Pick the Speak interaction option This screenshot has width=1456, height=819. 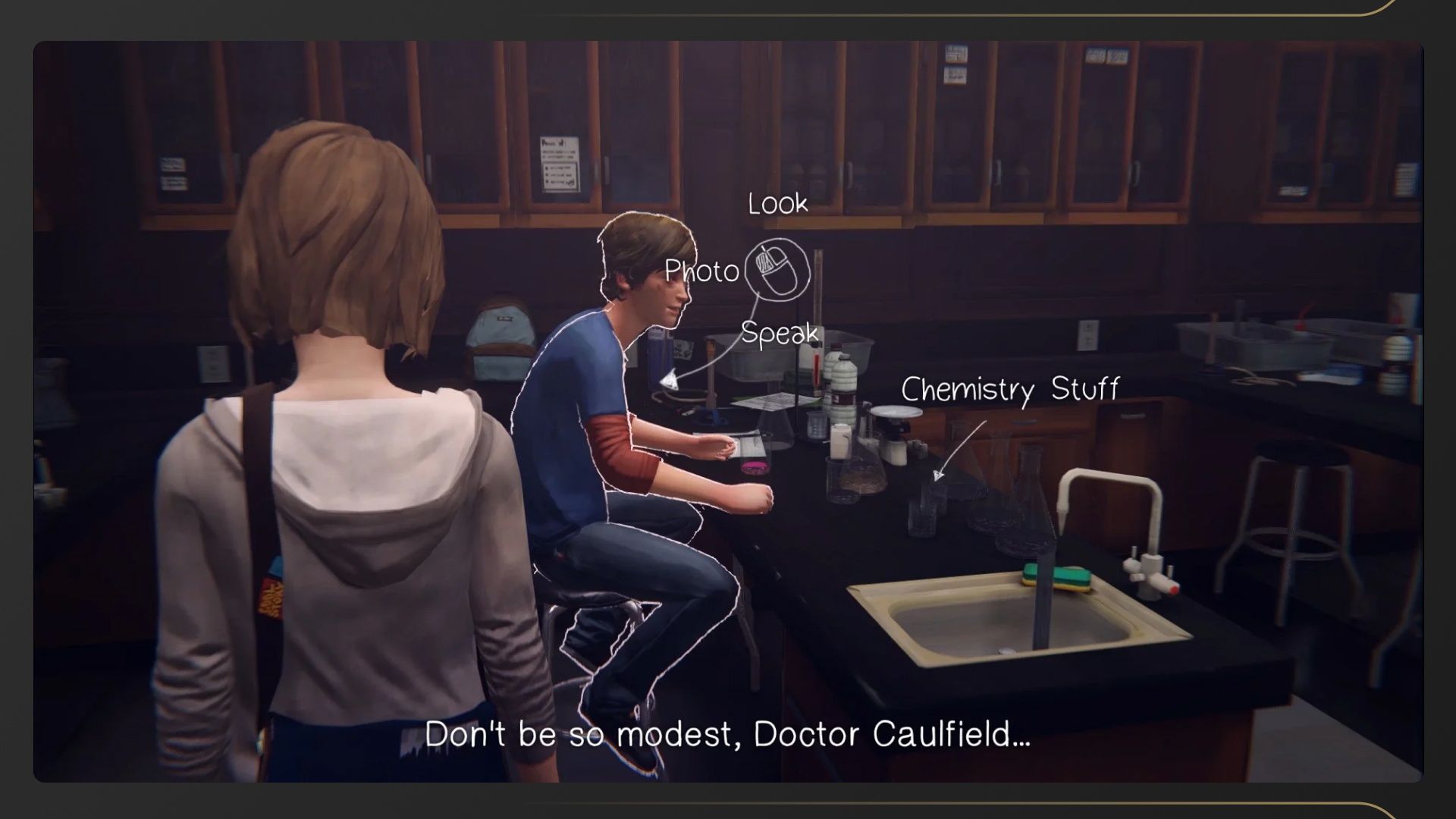pos(780,334)
